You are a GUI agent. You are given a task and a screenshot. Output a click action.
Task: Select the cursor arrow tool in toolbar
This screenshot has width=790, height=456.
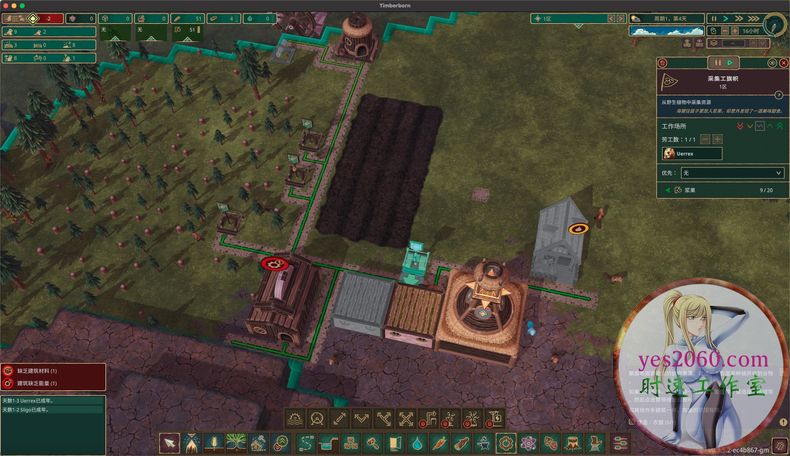171,442
